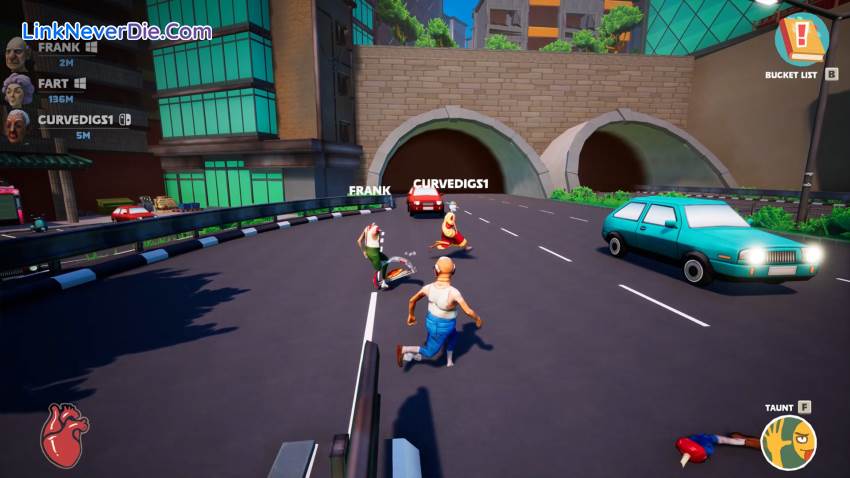
Task: Open the Bucket List icon
Action: (x=801, y=39)
